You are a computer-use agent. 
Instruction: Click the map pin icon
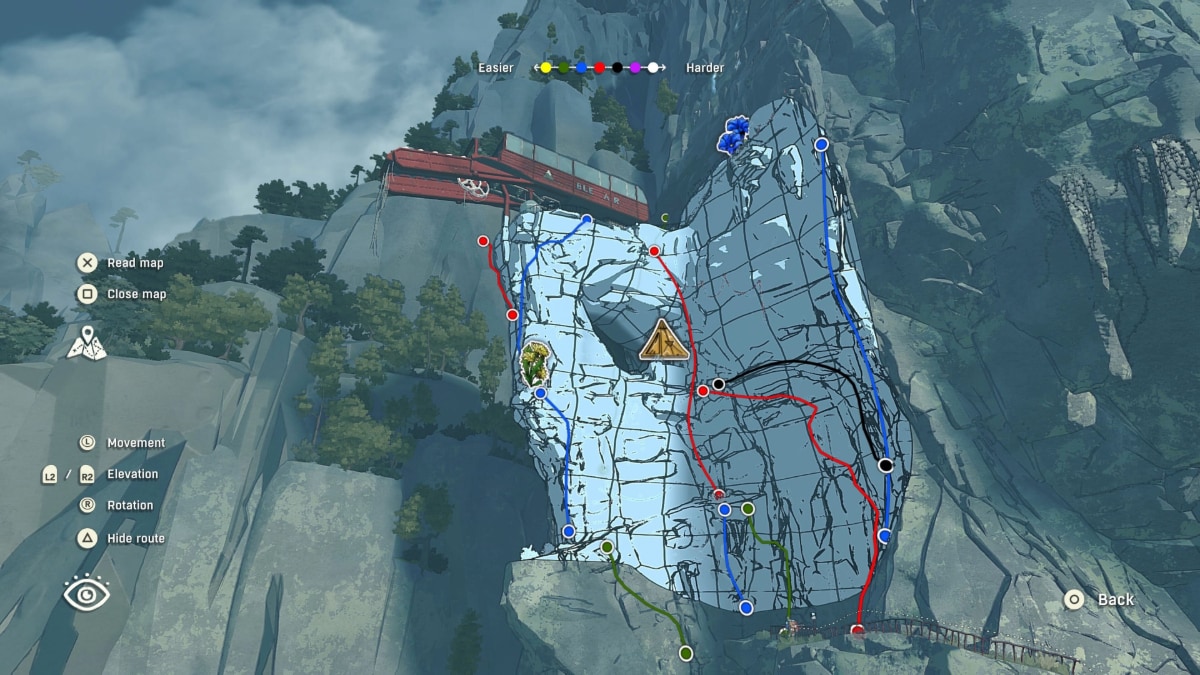[x=87, y=342]
